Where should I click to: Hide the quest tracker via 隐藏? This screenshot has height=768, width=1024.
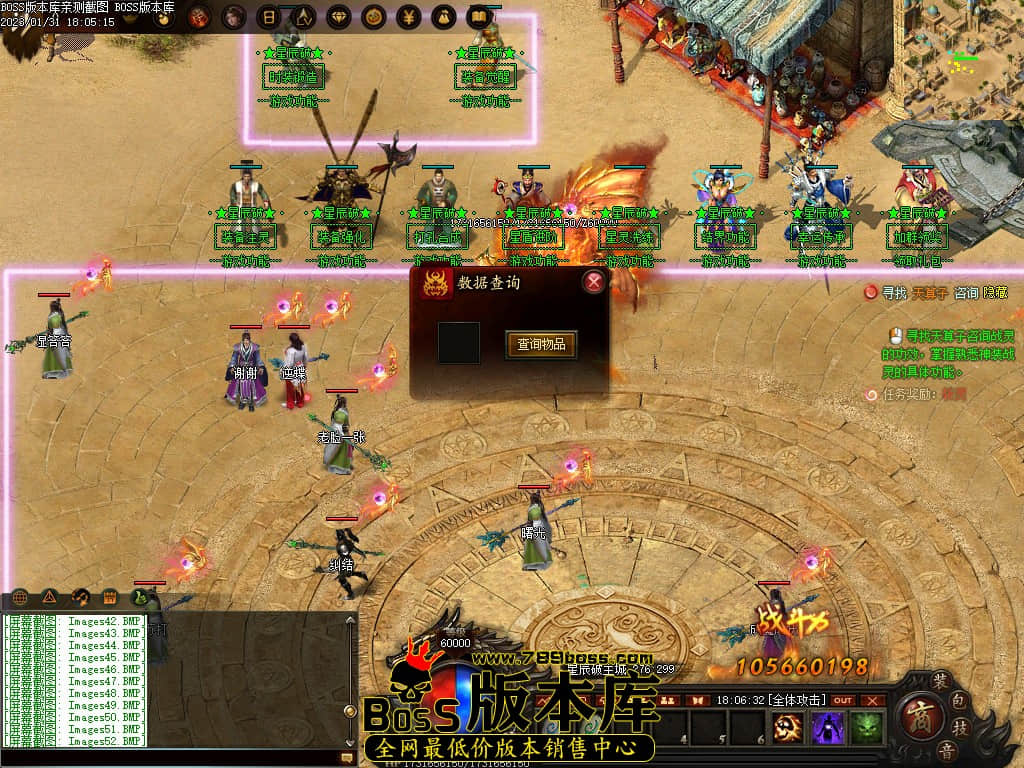tap(995, 293)
